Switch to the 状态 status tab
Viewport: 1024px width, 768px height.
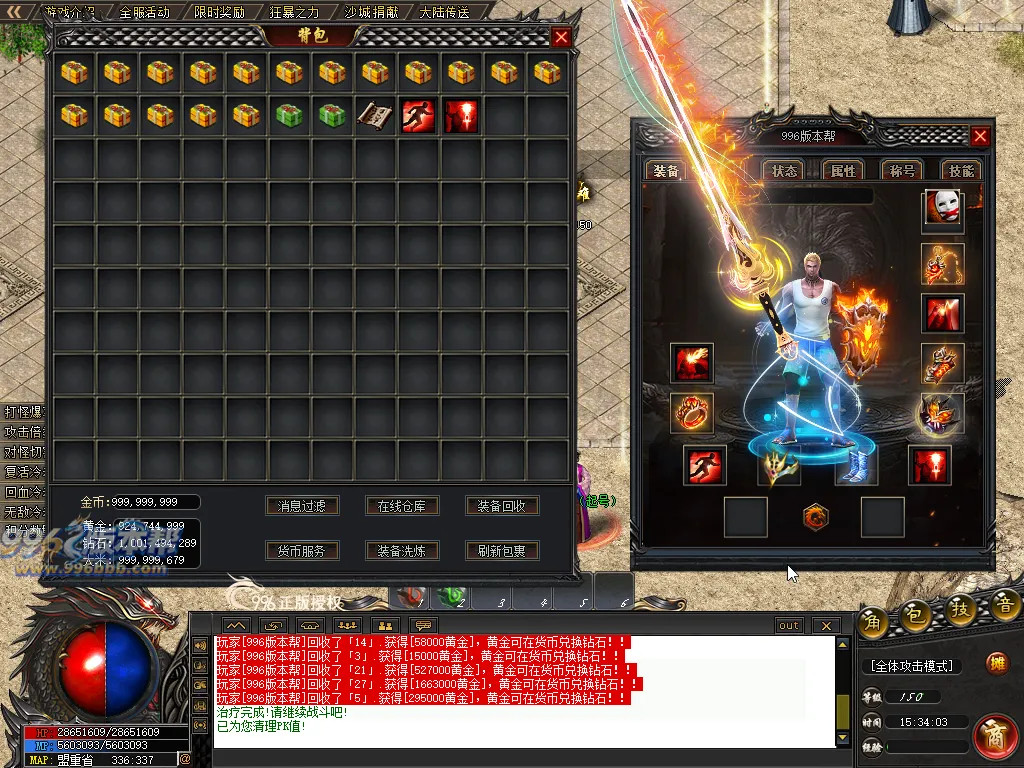785,171
